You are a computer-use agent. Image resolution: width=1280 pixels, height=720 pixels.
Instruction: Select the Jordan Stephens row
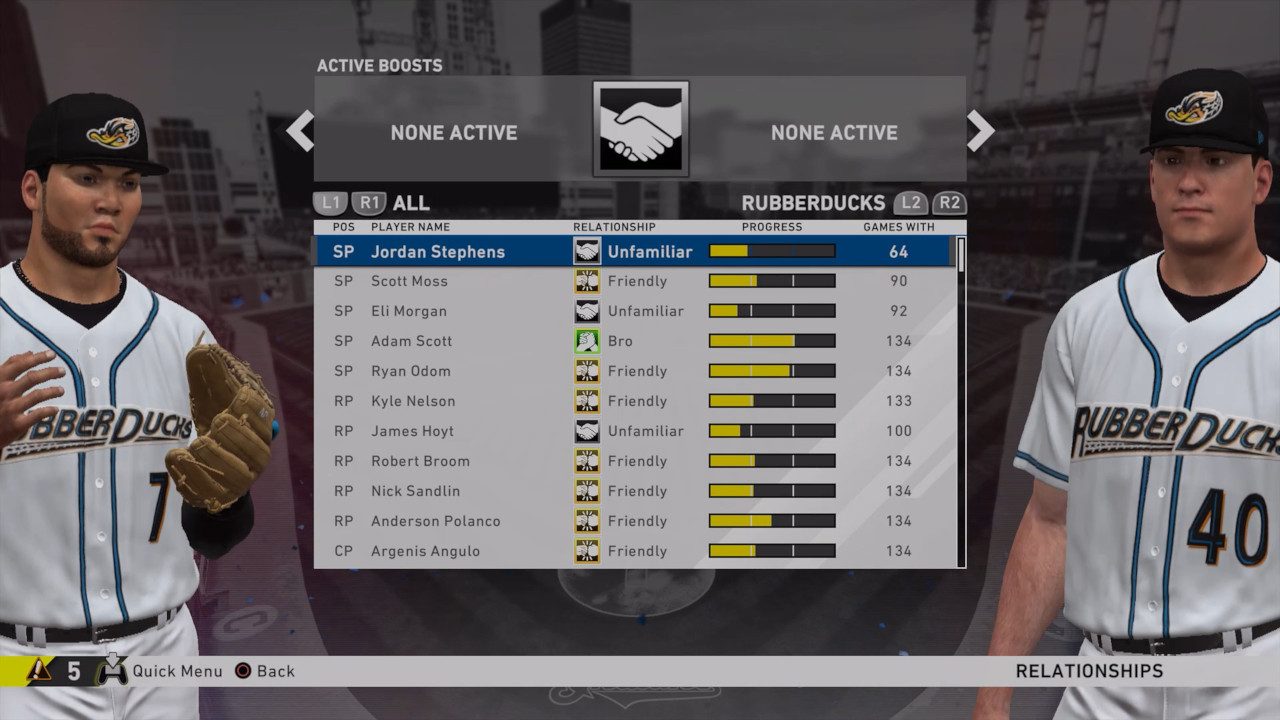click(x=437, y=252)
